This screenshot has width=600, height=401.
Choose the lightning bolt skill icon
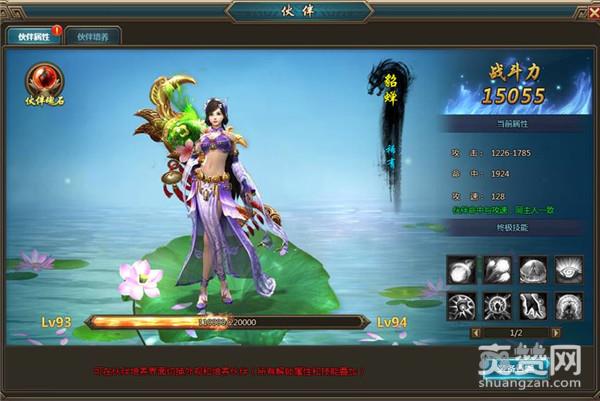(532, 306)
